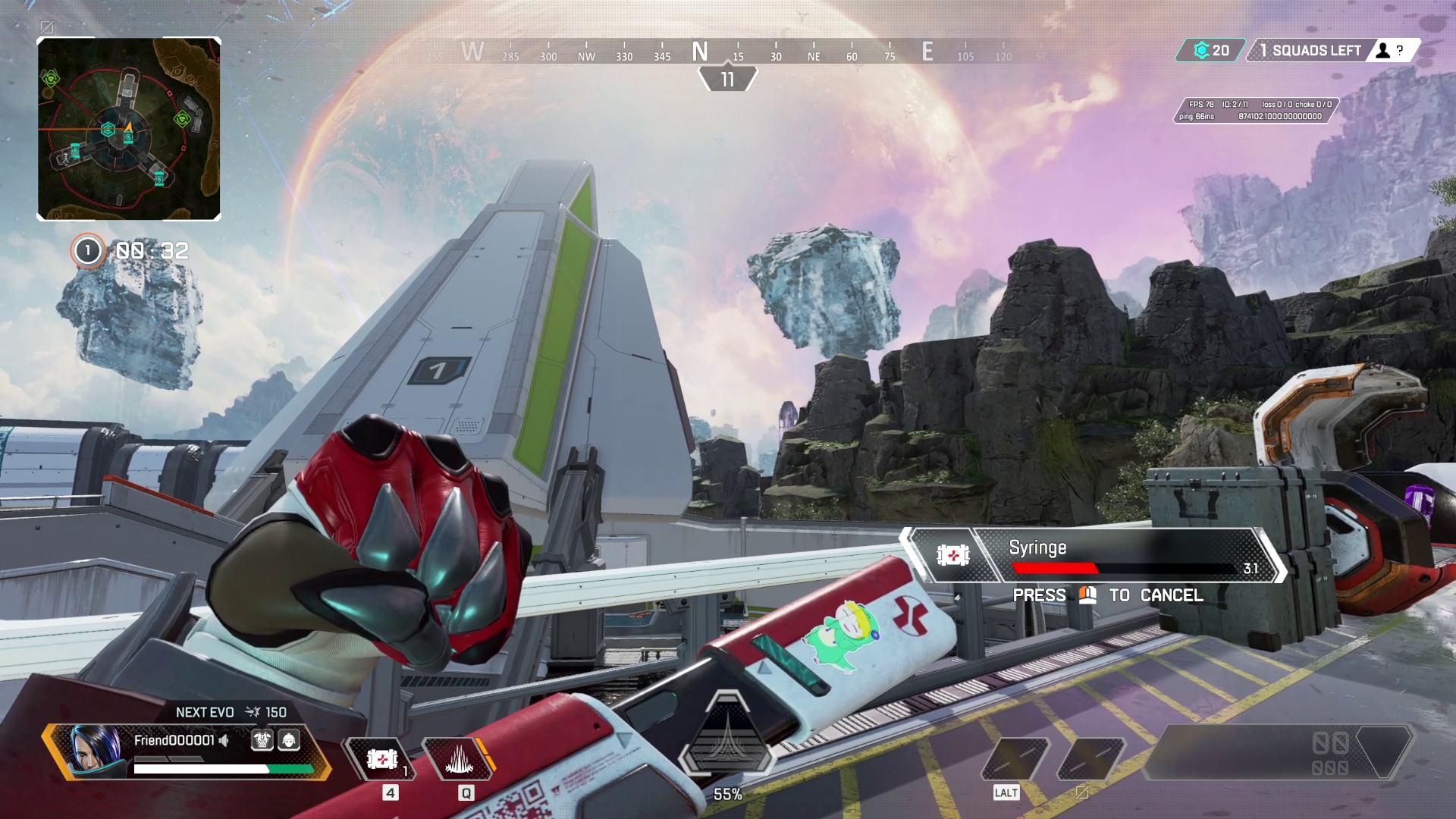Inspect the helmet icon
The height and width of the screenshot is (819, 1456).
289,740
